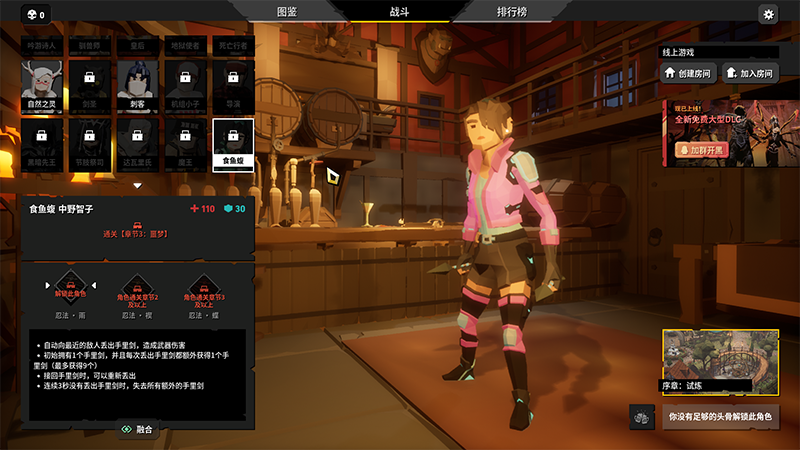Image resolution: width=800 pixels, height=450 pixels.
Task: Create an online room with 创建房间
Action: pos(688,72)
